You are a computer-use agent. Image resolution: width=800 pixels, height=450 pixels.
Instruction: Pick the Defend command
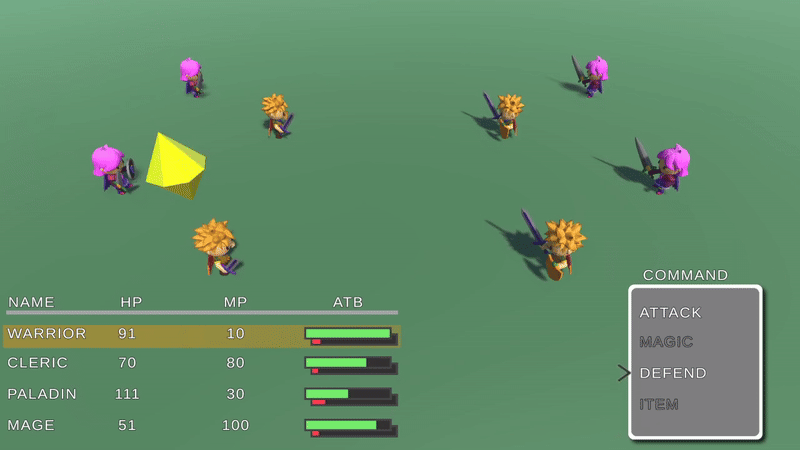pyautogui.click(x=673, y=373)
